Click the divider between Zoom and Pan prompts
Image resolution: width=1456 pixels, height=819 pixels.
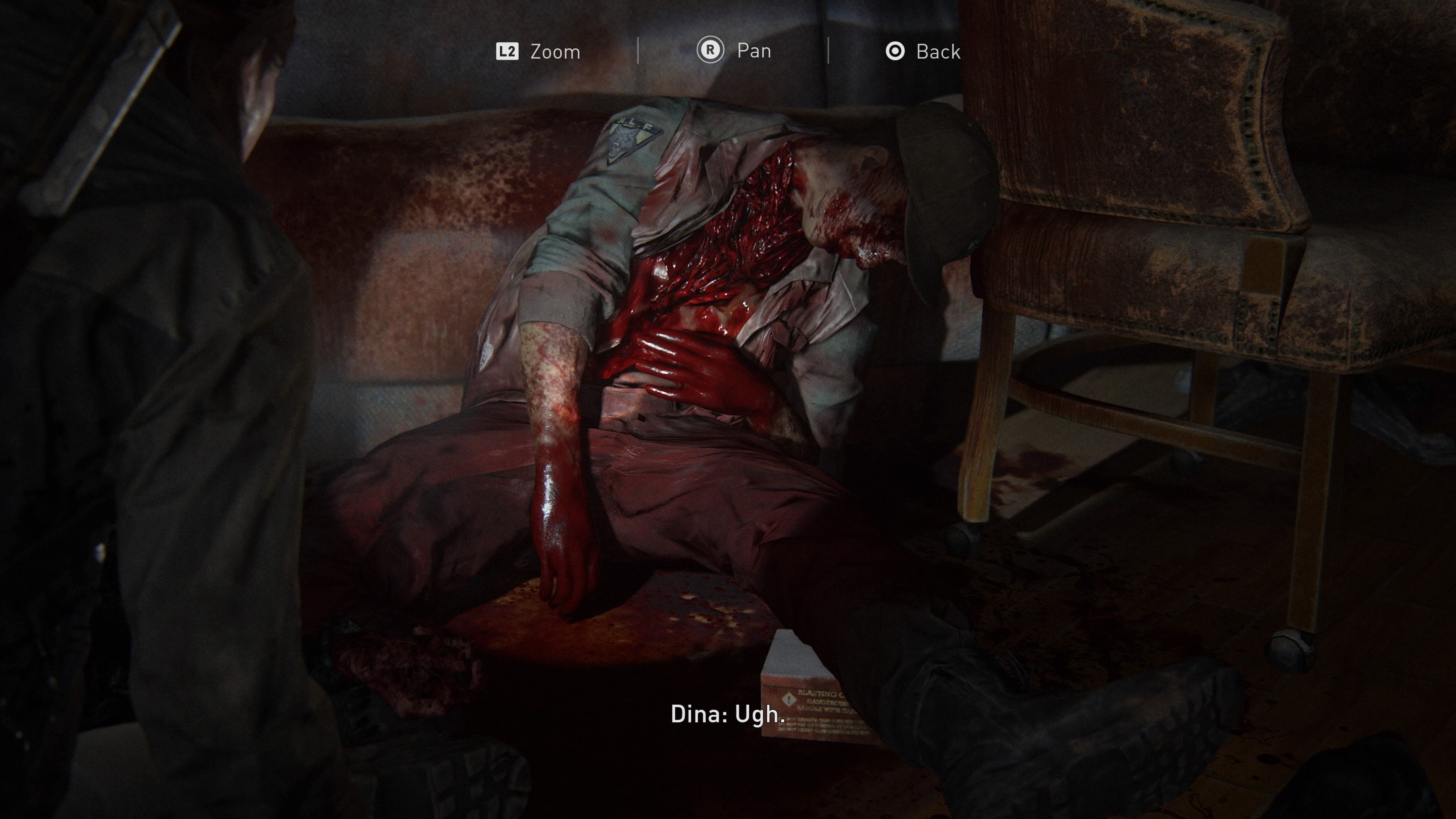[x=637, y=51]
